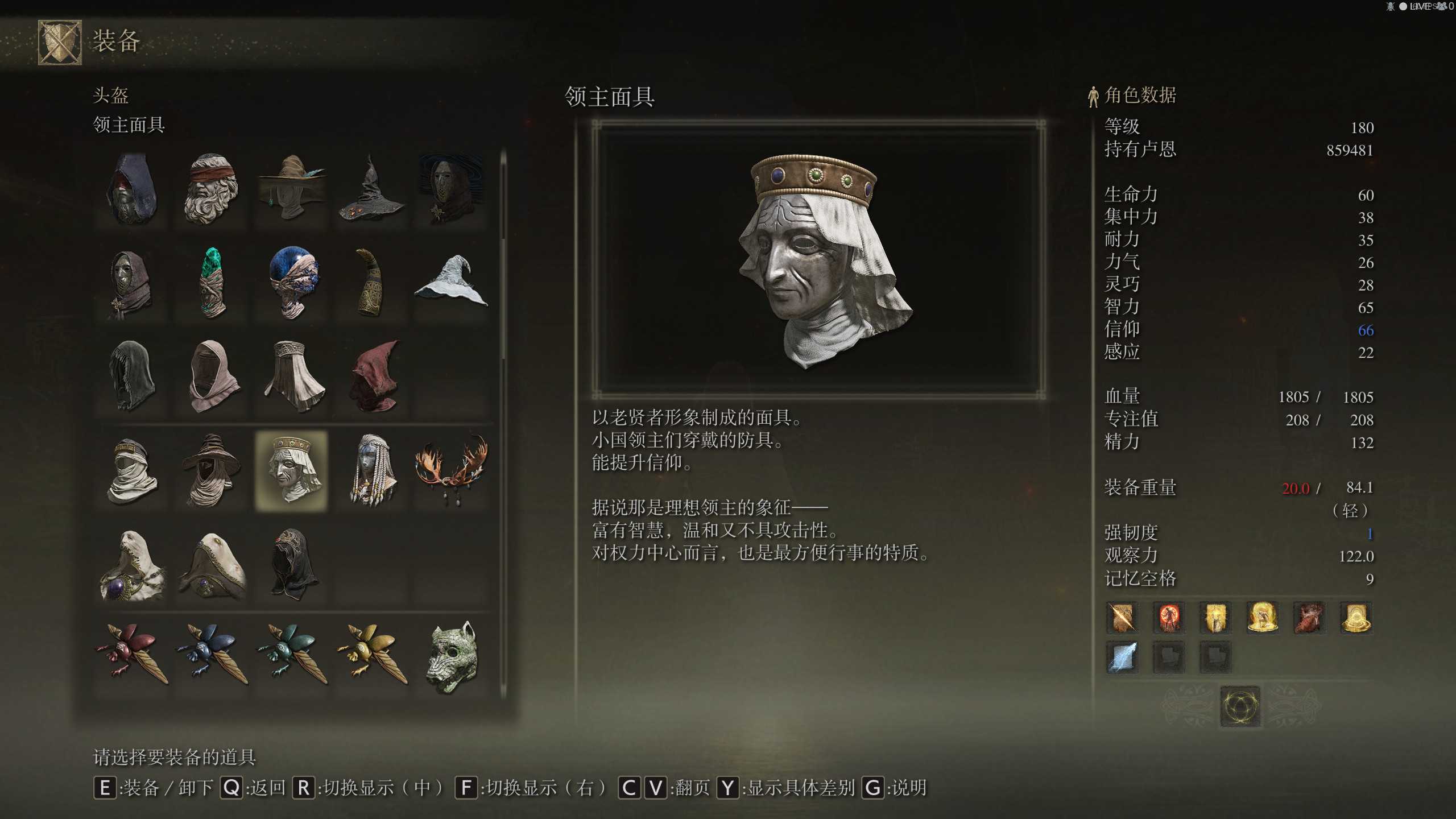This screenshot has width=1456, height=819.
Task: Select the equipped 领主面具 (Lord's Mask) helmet icon
Action: click(292, 471)
